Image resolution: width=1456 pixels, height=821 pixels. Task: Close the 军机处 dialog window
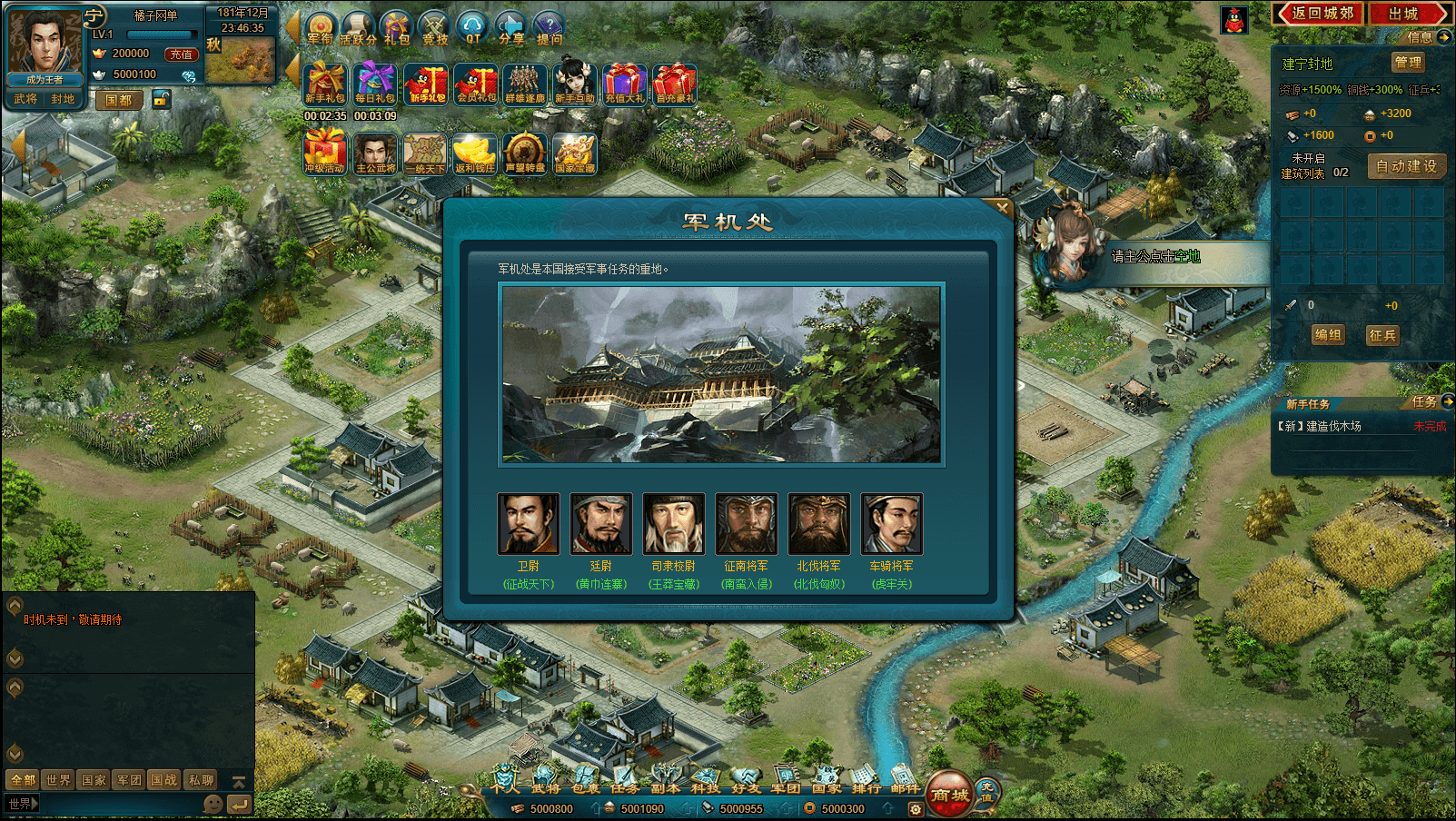pos(1002,208)
